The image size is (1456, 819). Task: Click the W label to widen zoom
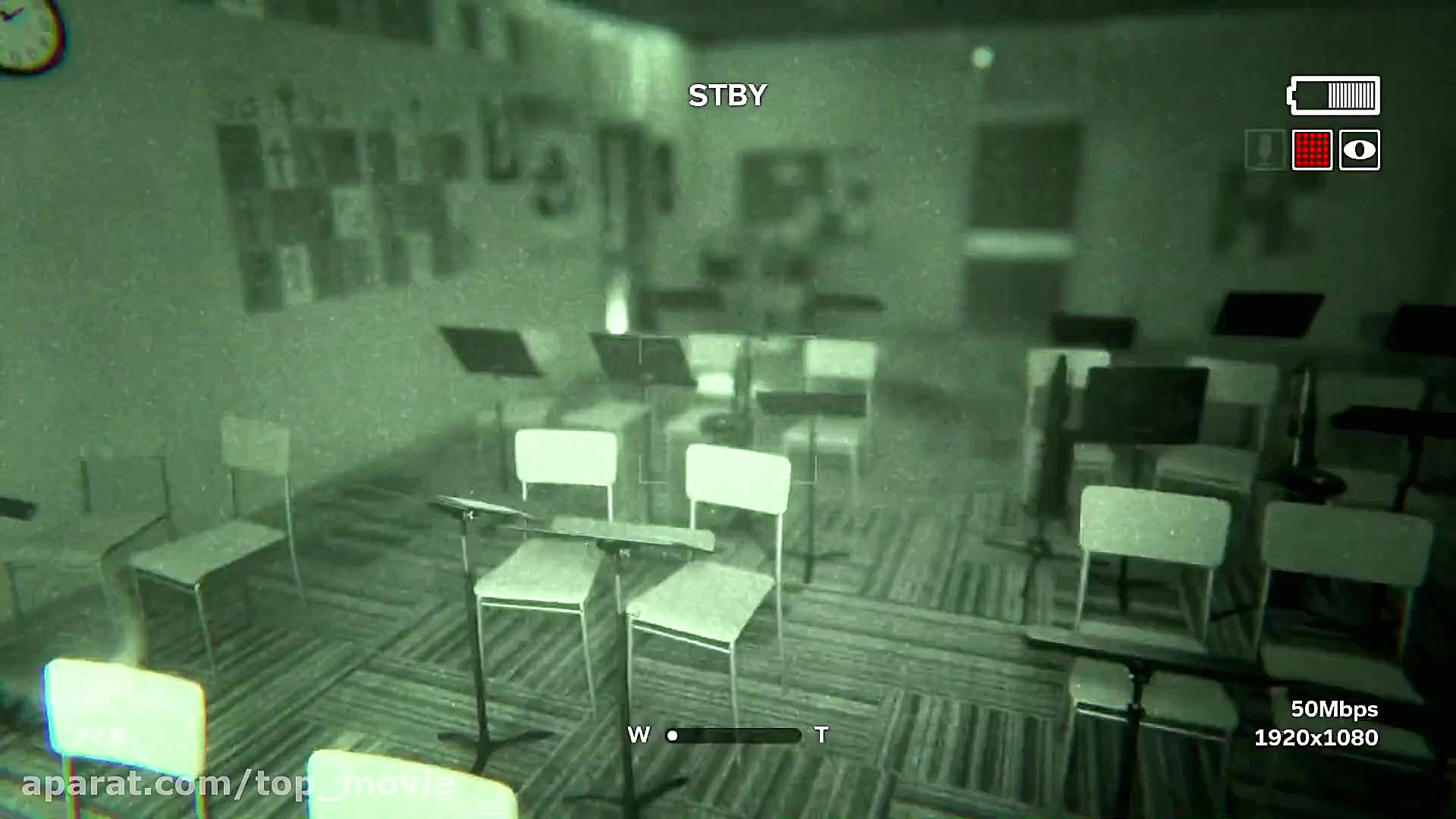[x=639, y=734]
